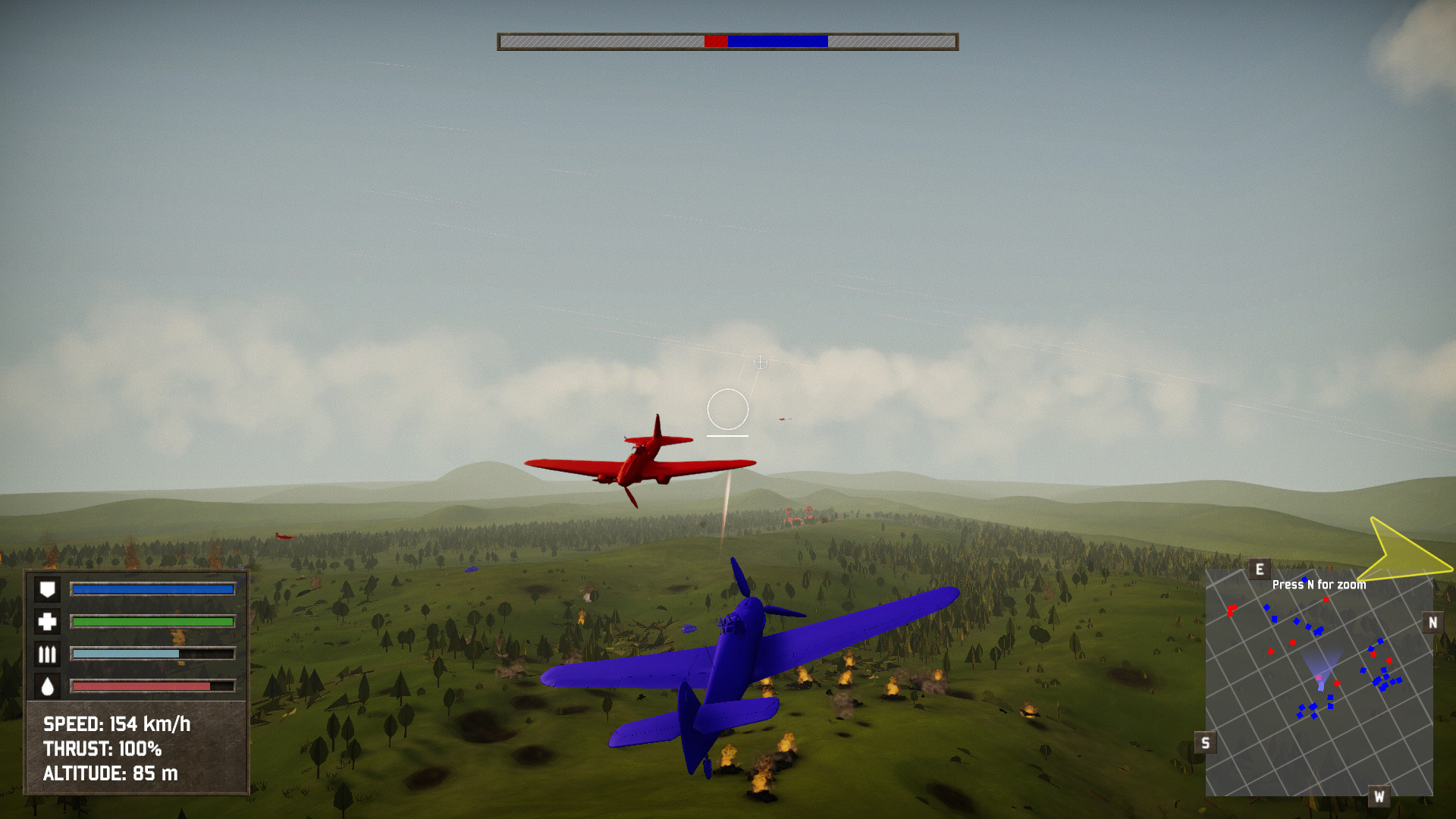Click the ammunition bars icon
The width and height of the screenshot is (1456, 819).
[47, 652]
